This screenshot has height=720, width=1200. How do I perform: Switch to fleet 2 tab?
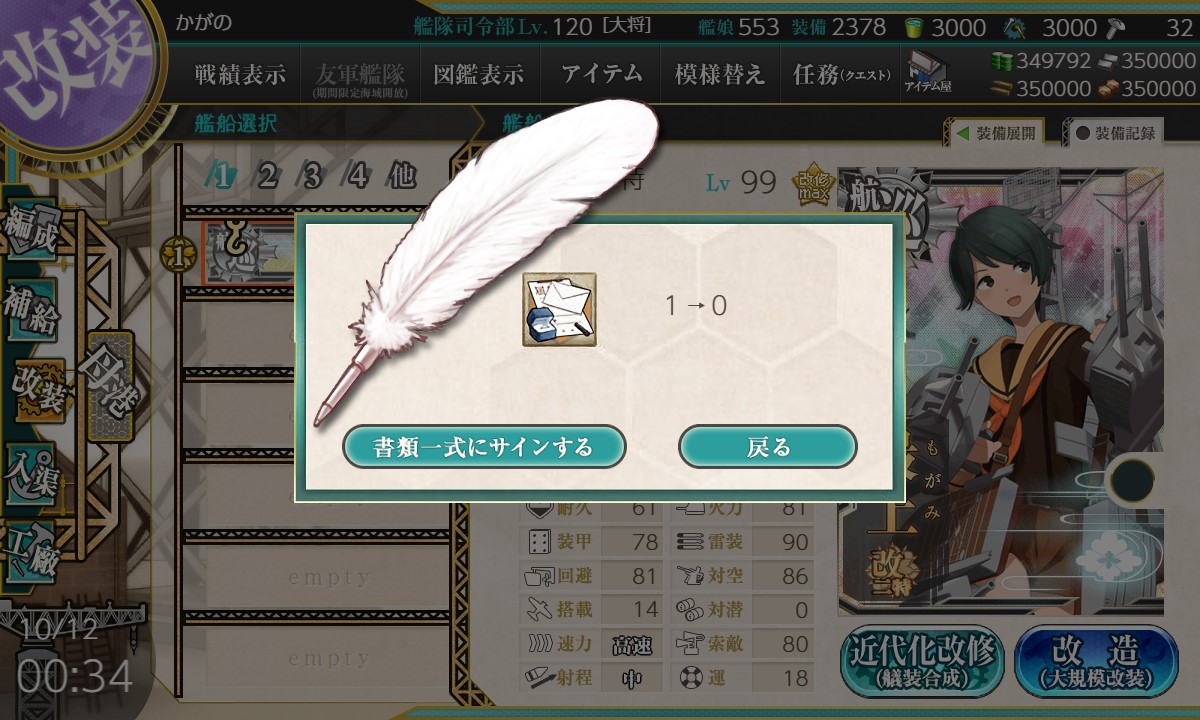[x=267, y=177]
